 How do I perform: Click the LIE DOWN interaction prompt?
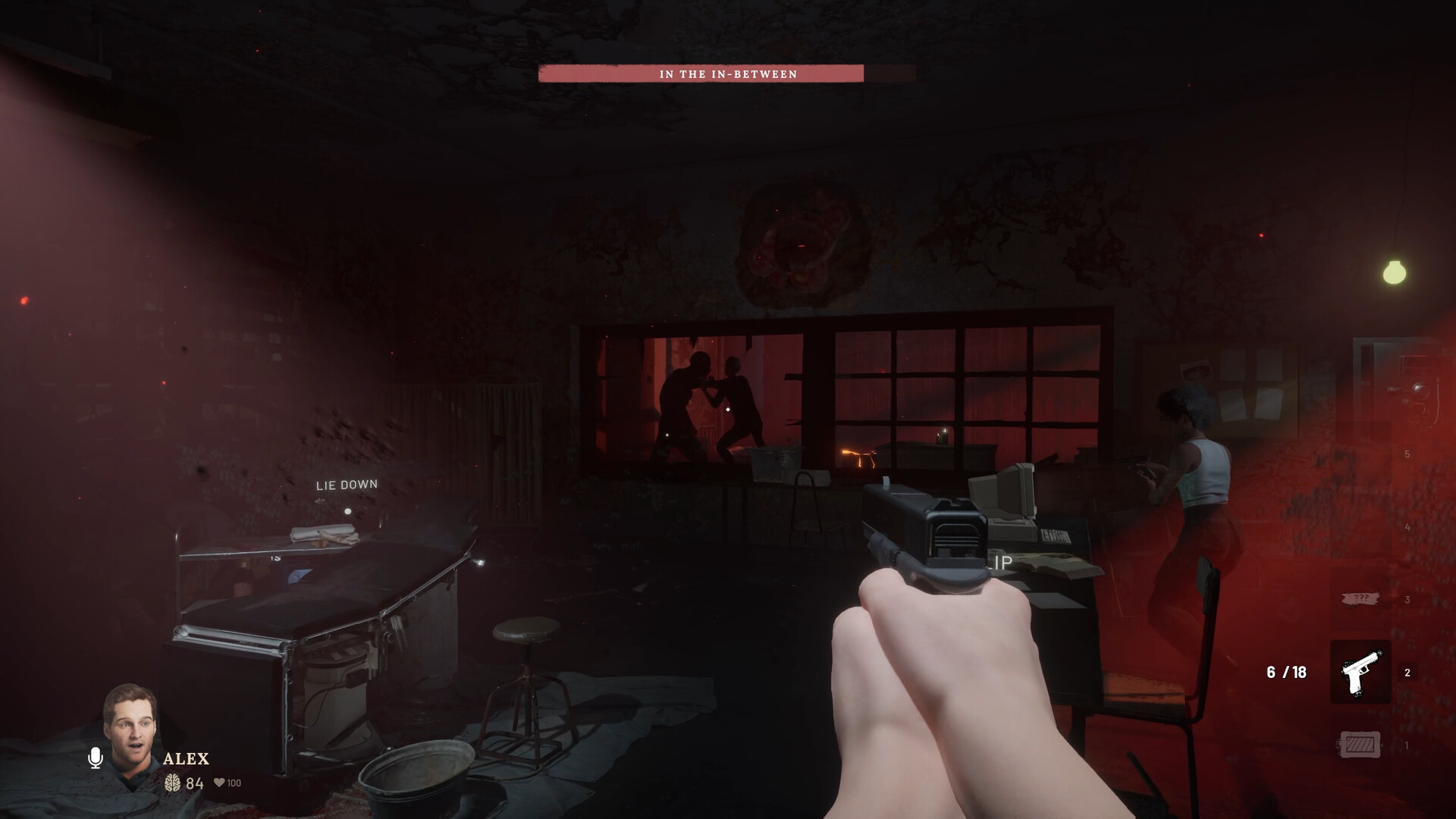coord(347,483)
